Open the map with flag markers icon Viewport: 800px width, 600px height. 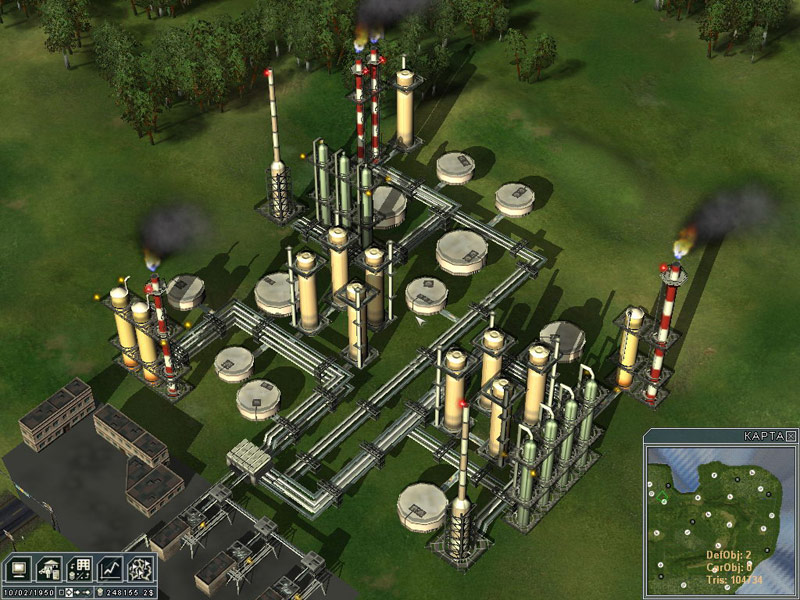point(140,568)
